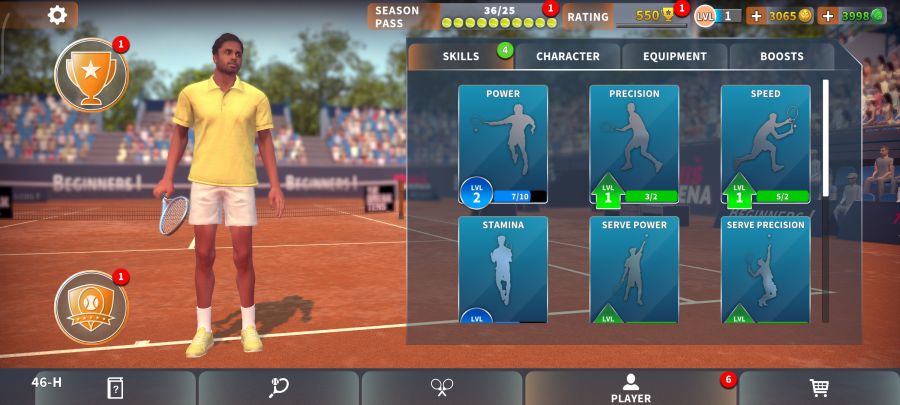Open the bronze tennis ball badge

(x=91, y=307)
